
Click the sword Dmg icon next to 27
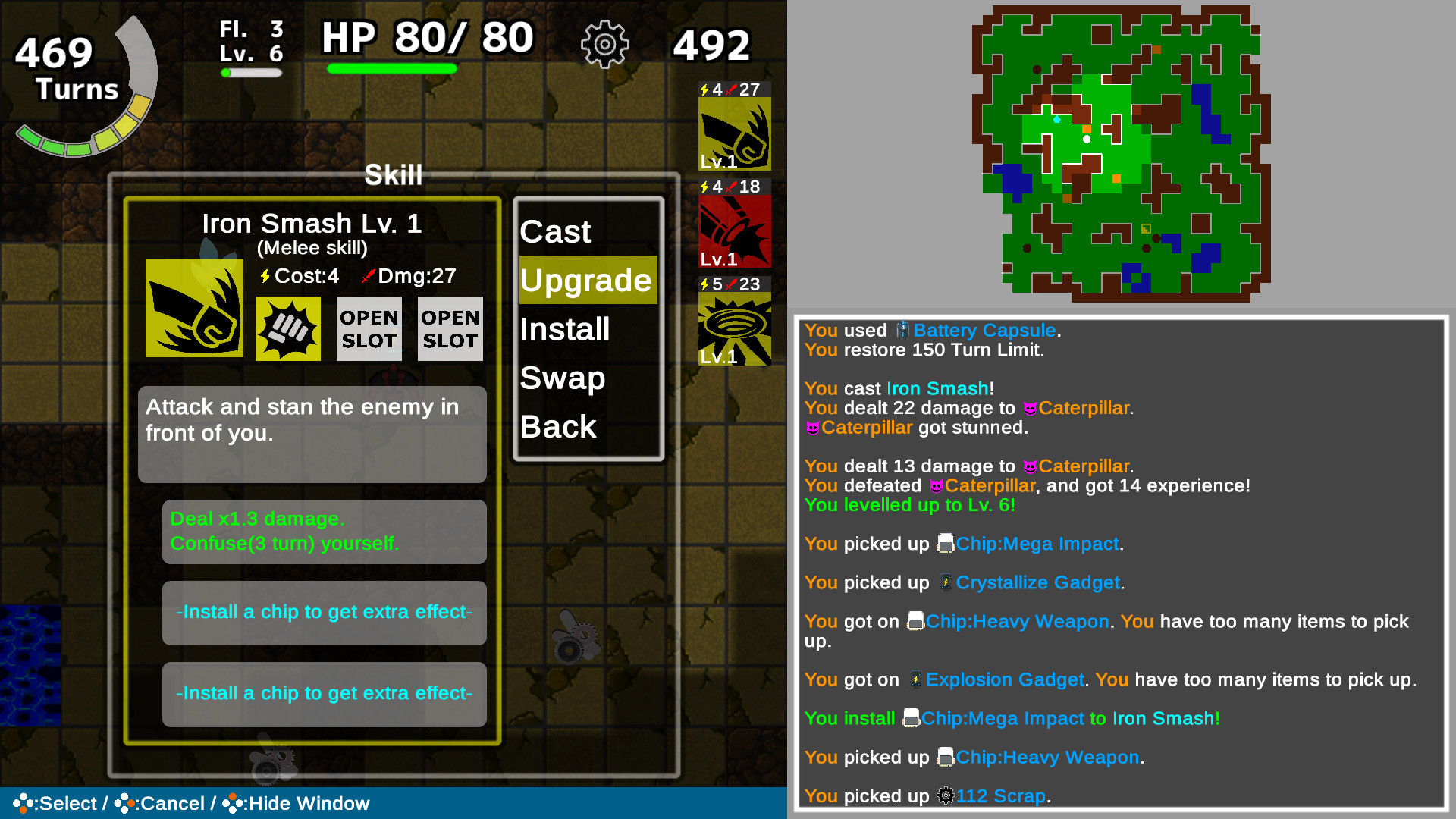(x=367, y=276)
